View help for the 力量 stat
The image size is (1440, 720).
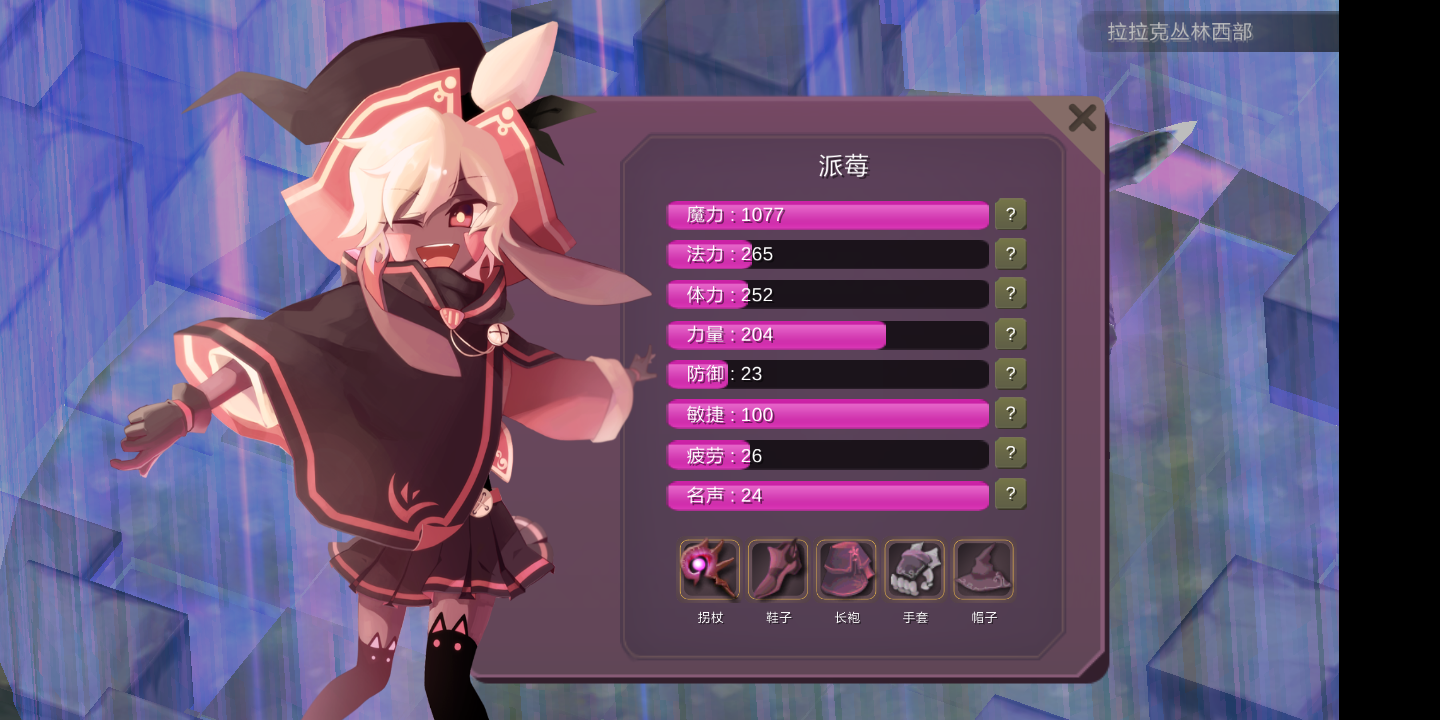click(x=1010, y=333)
